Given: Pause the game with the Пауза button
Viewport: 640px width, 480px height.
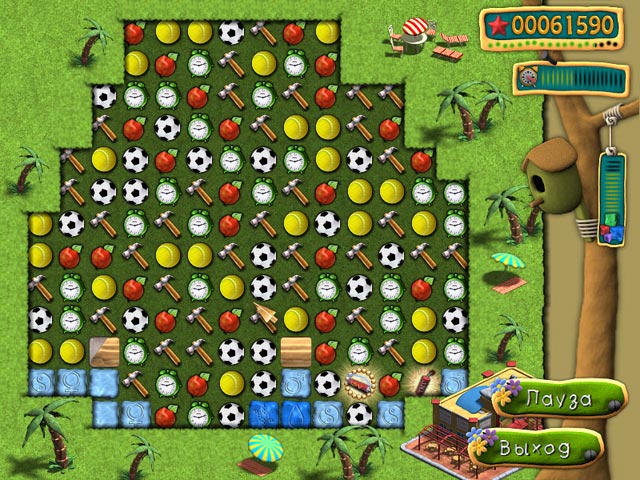Looking at the screenshot, I should [548, 400].
